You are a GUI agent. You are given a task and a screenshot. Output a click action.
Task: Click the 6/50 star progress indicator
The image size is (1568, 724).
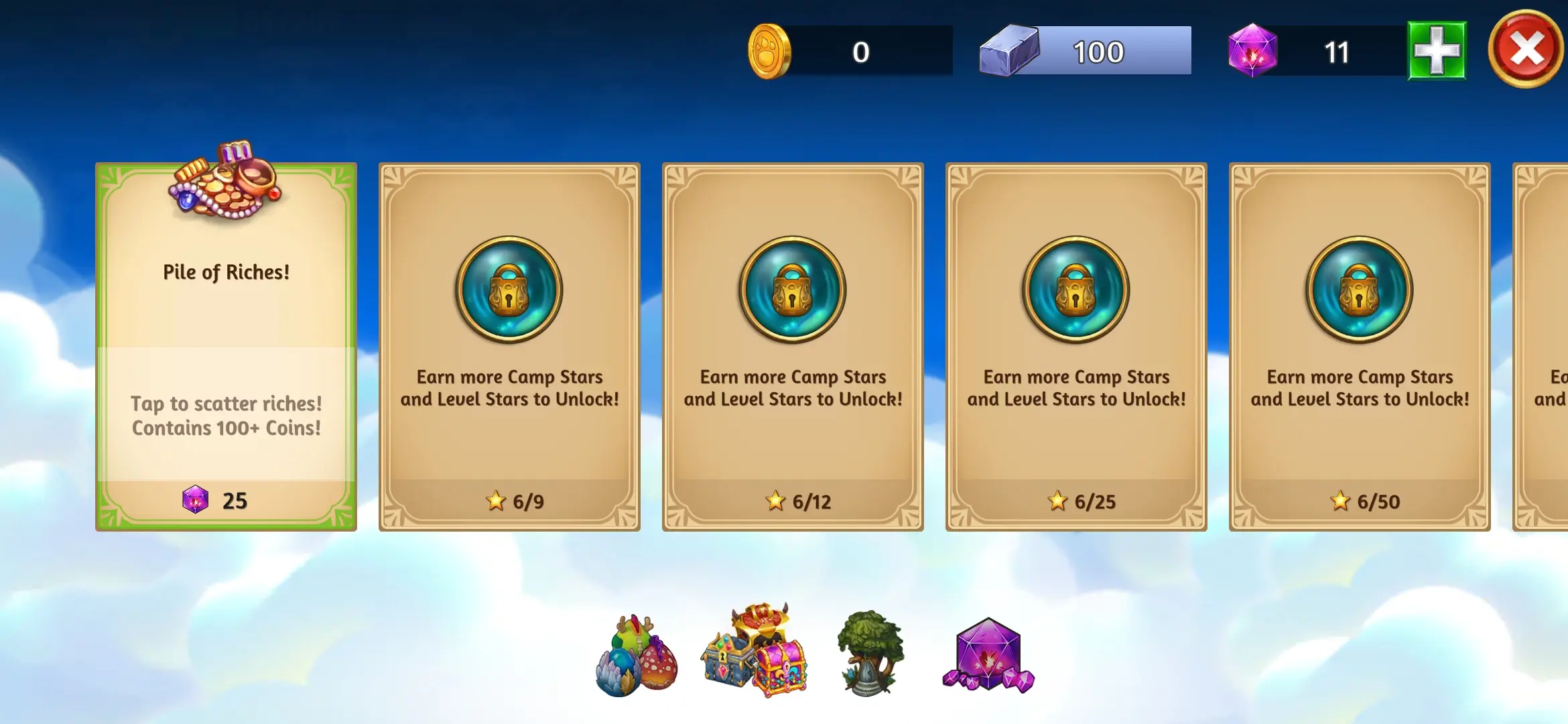point(1364,501)
